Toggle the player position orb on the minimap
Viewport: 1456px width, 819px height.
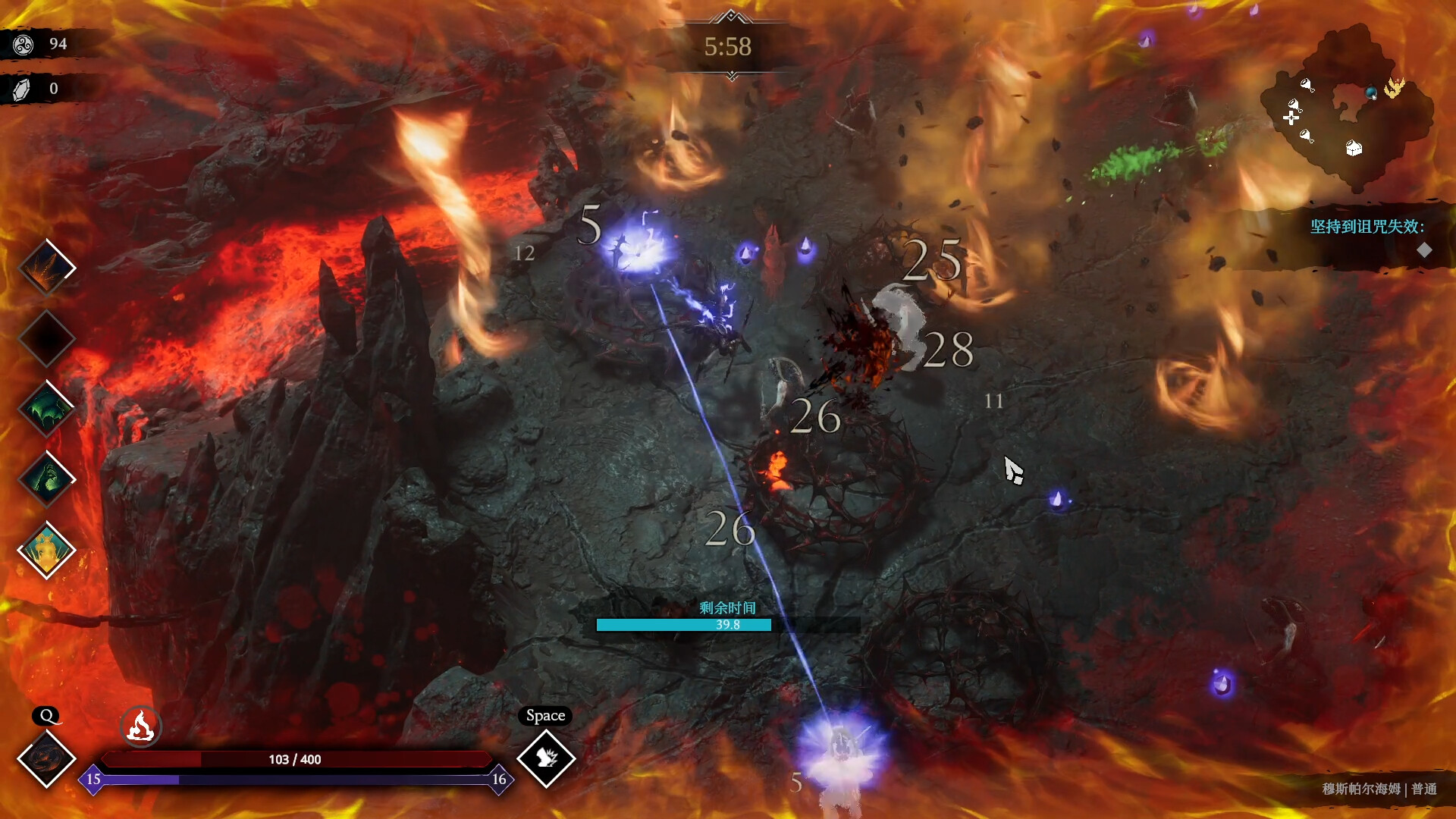click(x=1371, y=93)
